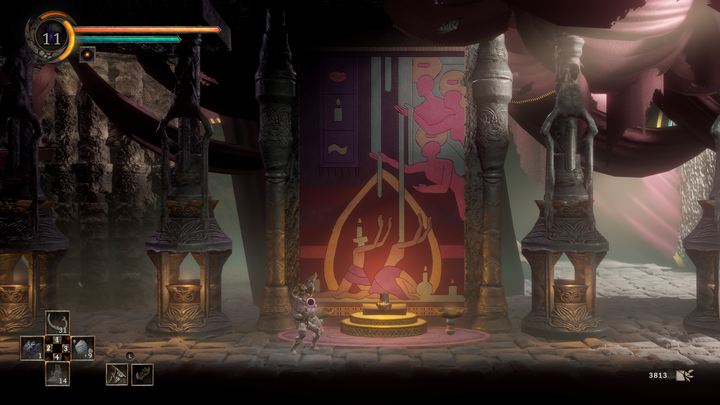The width and height of the screenshot is (720, 405).
Task: Click the glowing orb buff icon
Action: pos(87,54)
